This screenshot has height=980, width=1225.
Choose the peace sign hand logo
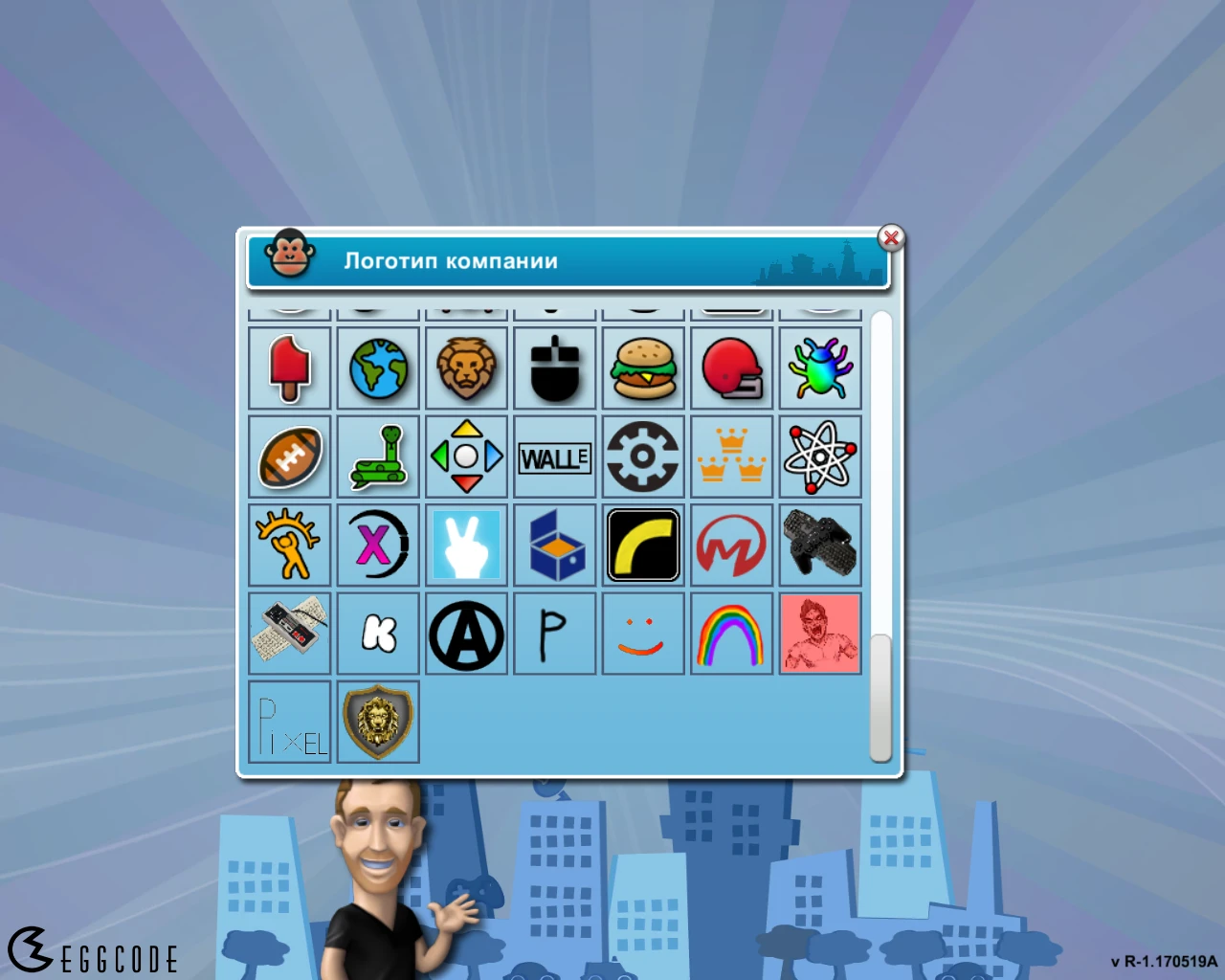(x=466, y=546)
